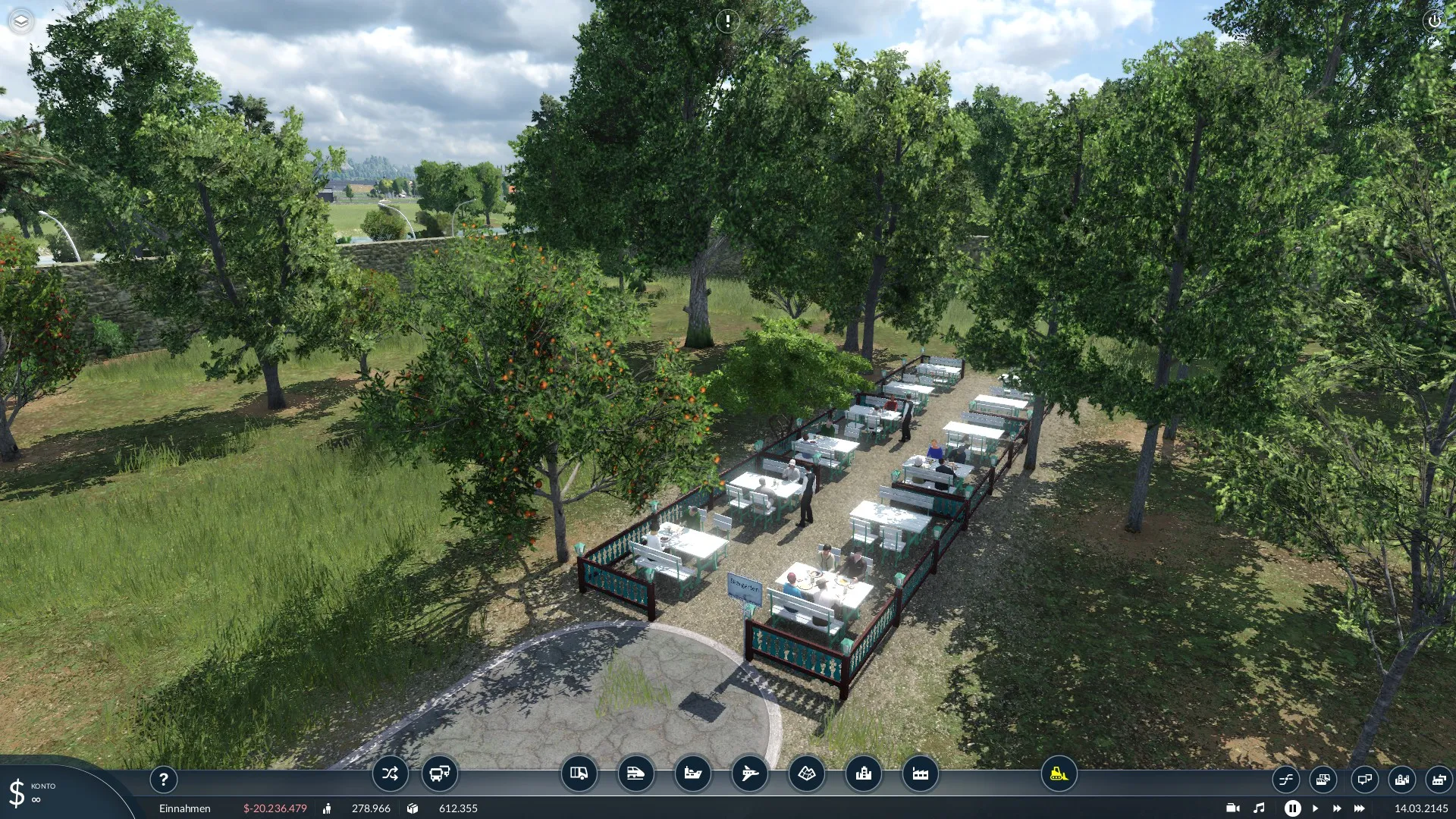The image size is (1456, 819).
Task: Open the rail construction menu
Action: pyautogui.click(x=635, y=774)
